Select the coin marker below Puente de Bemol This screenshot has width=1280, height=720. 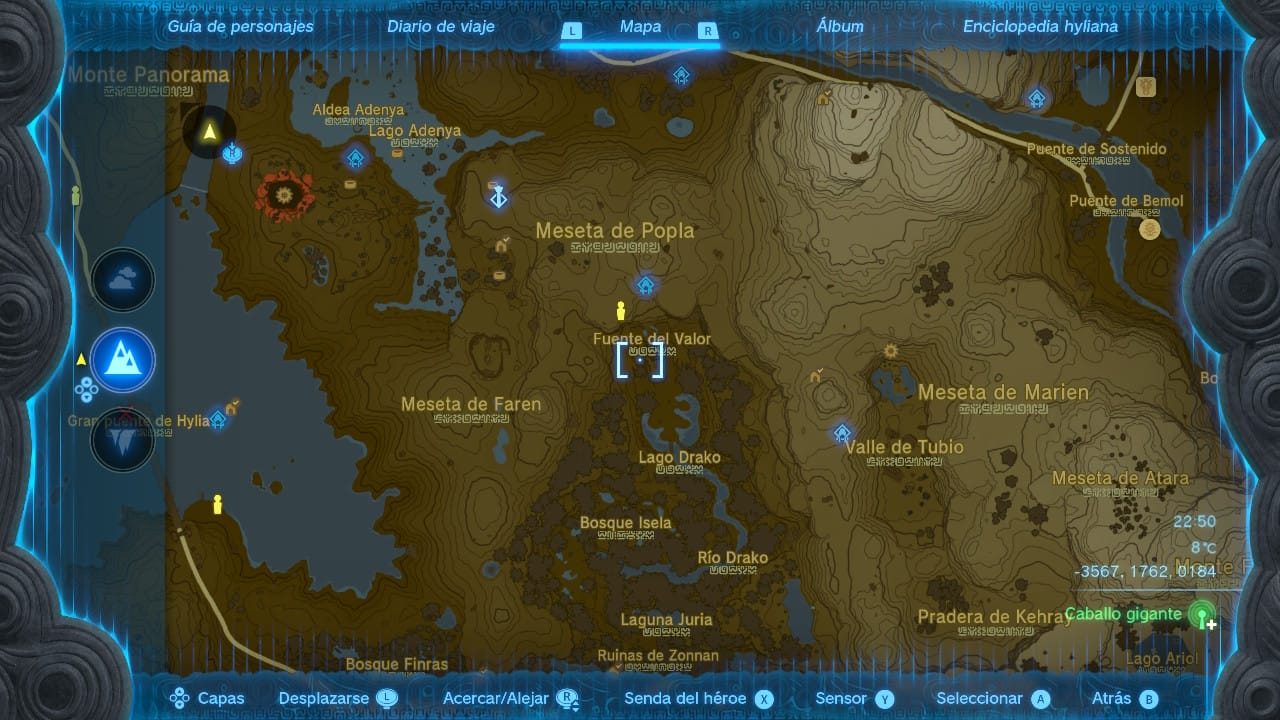coord(1150,229)
